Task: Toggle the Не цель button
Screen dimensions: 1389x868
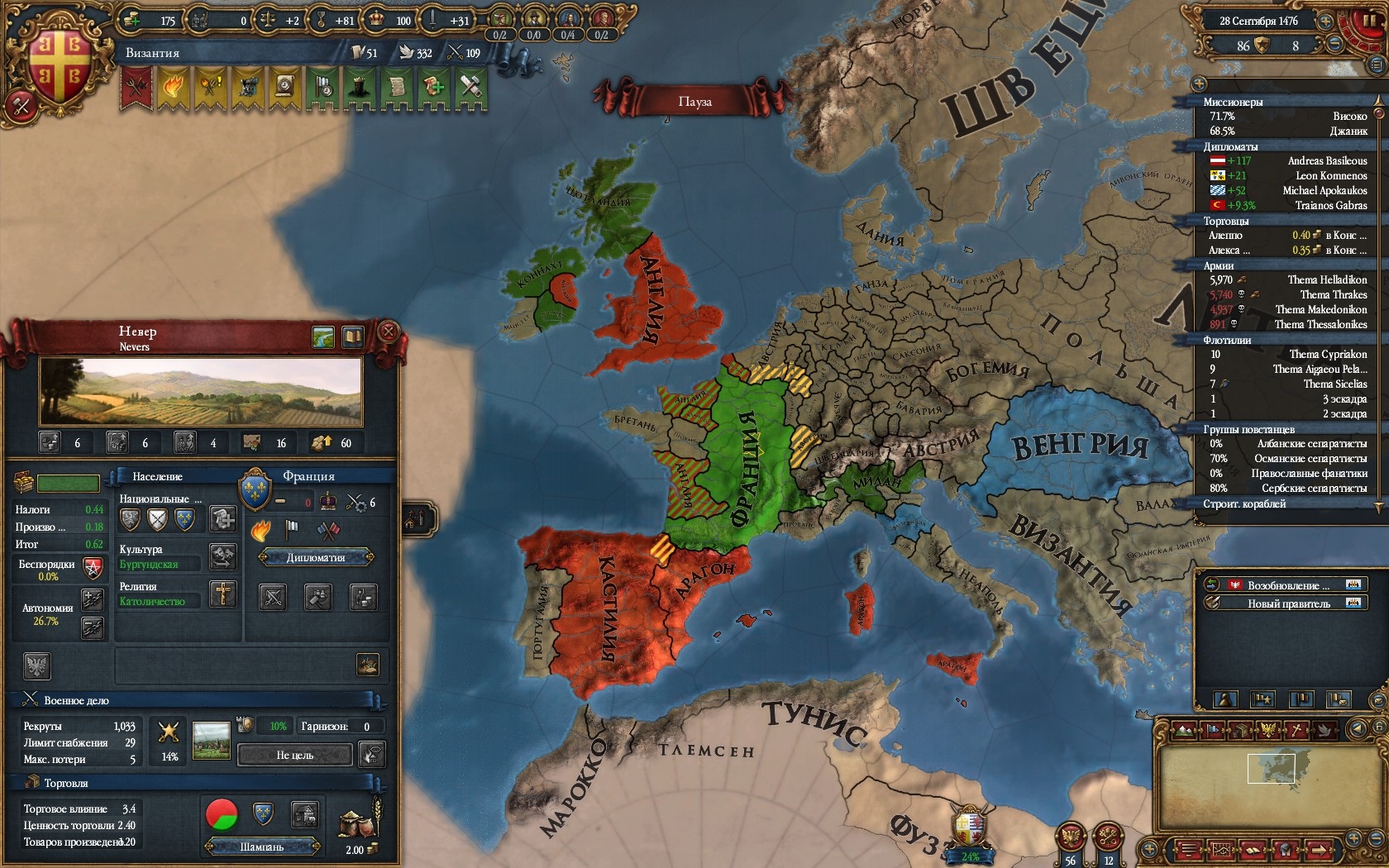Action: pyautogui.click(x=294, y=755)
